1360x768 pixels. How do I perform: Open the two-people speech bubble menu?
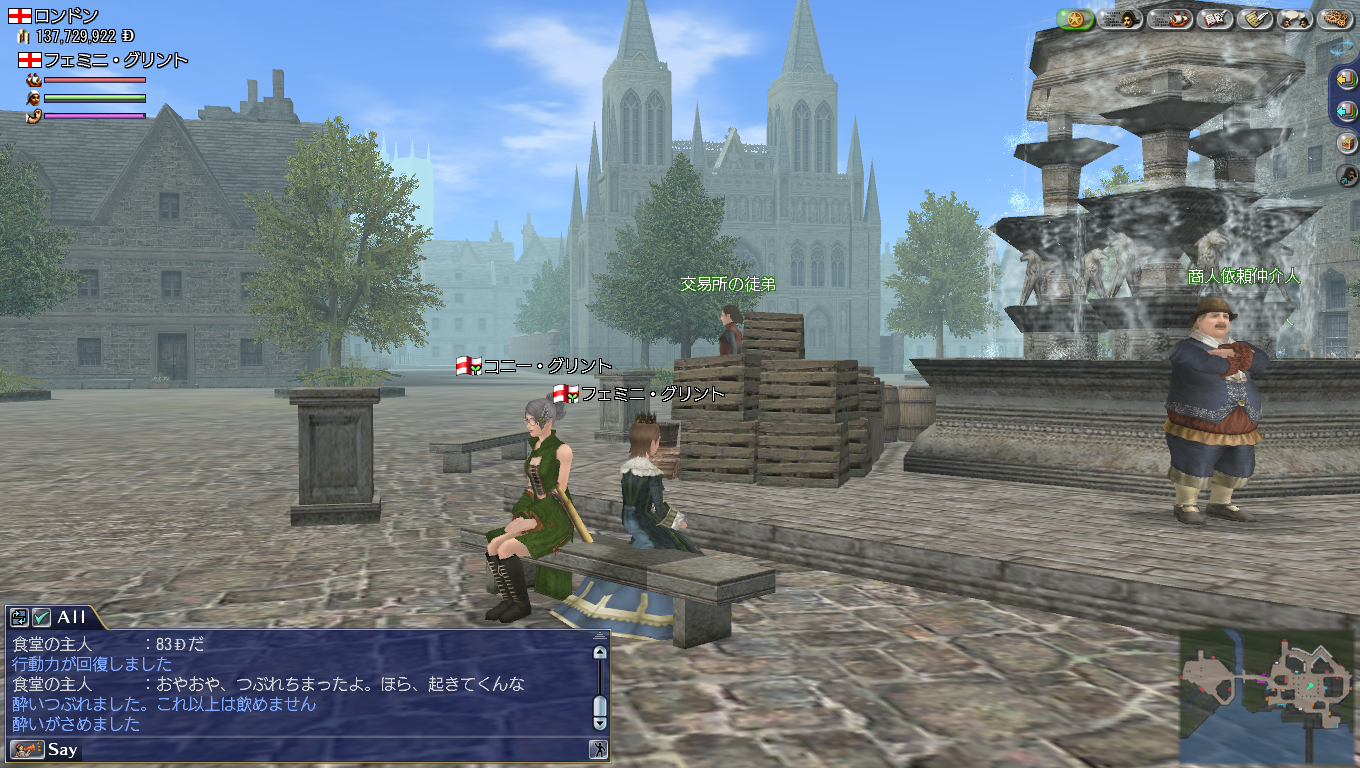click(1296, 19)
